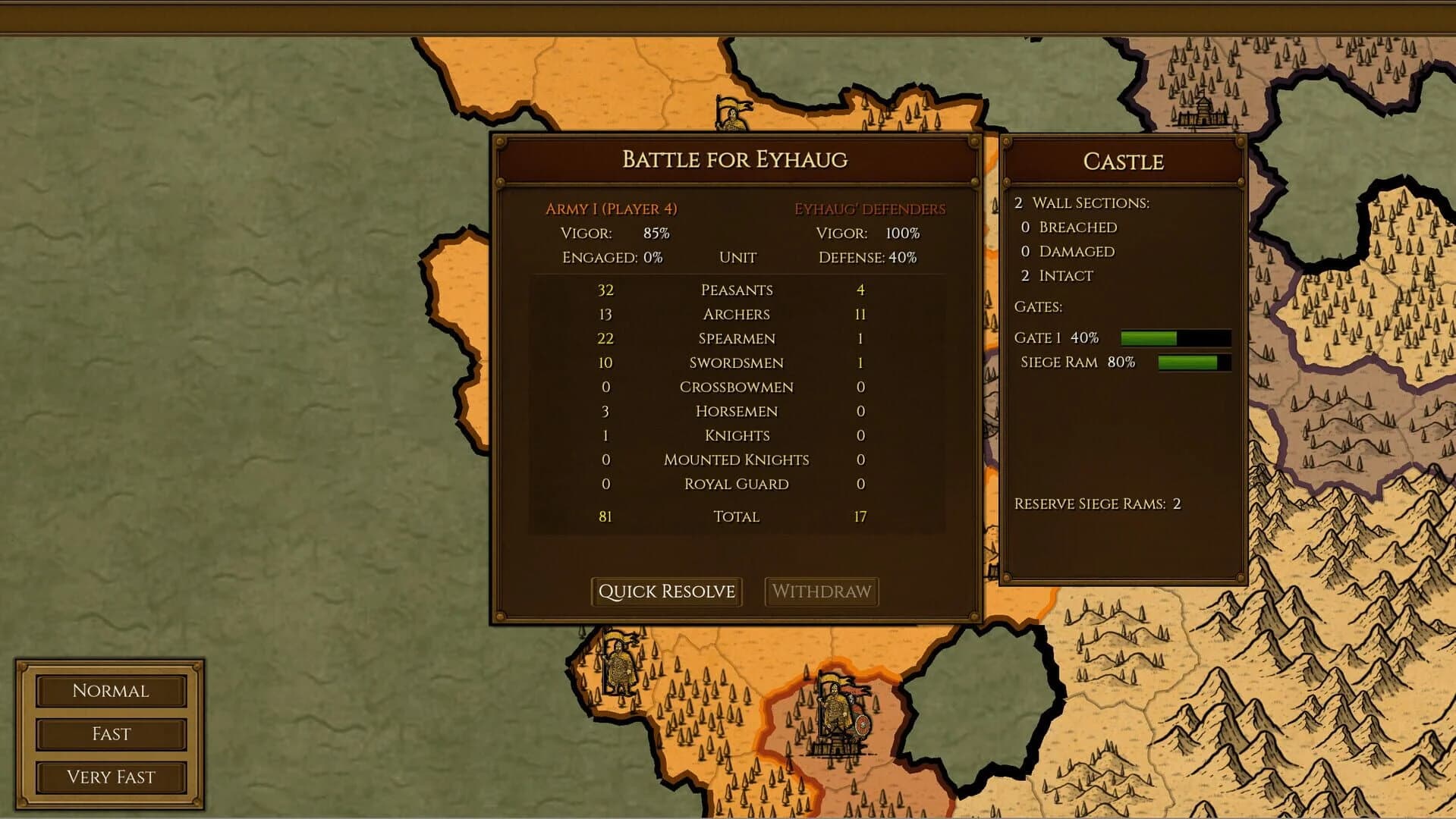The image size is (1456, 819).
Task: Select Fast speed
Action: coord(110,734)
